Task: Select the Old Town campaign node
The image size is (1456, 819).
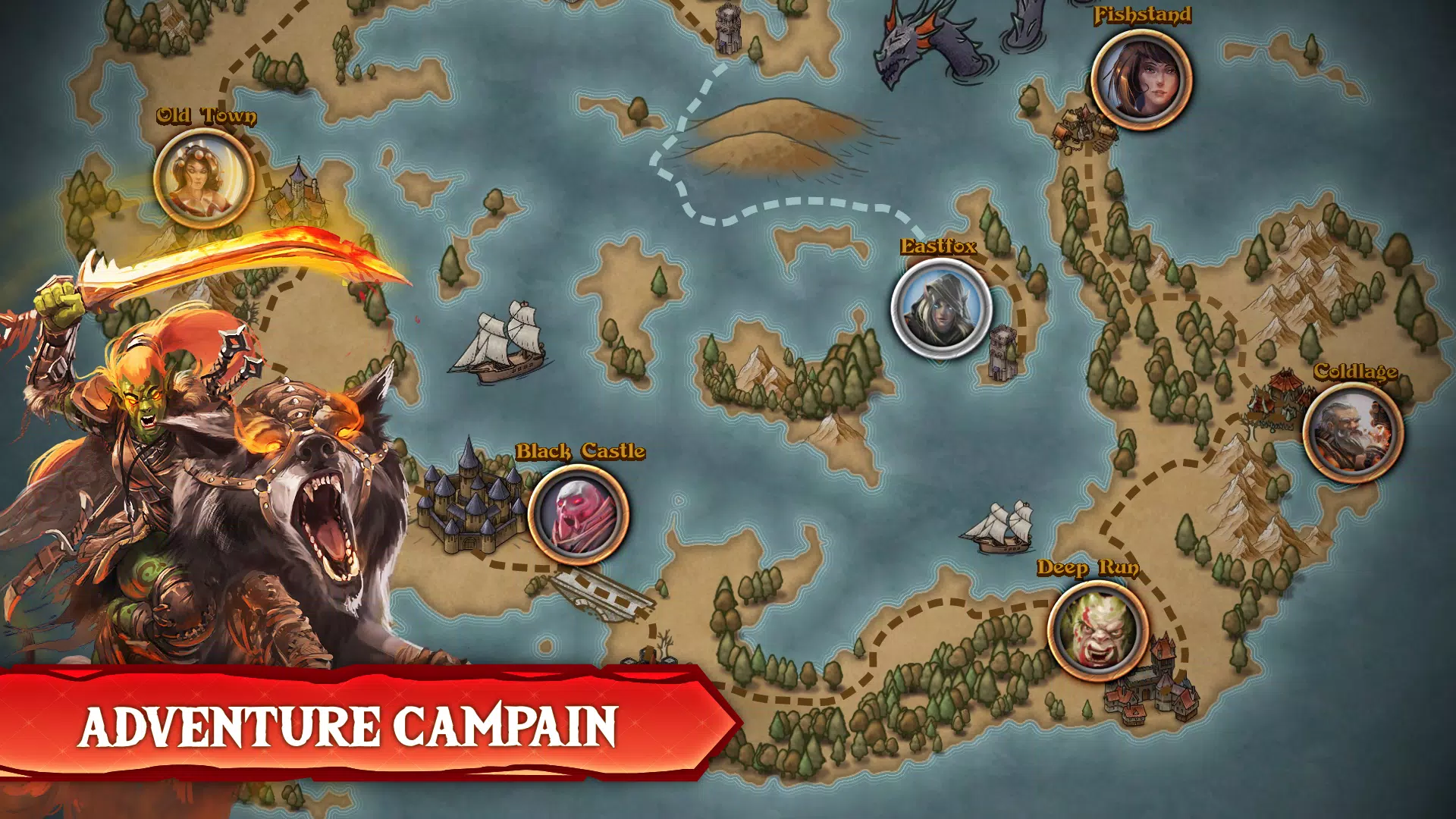Action: [203, 179]
